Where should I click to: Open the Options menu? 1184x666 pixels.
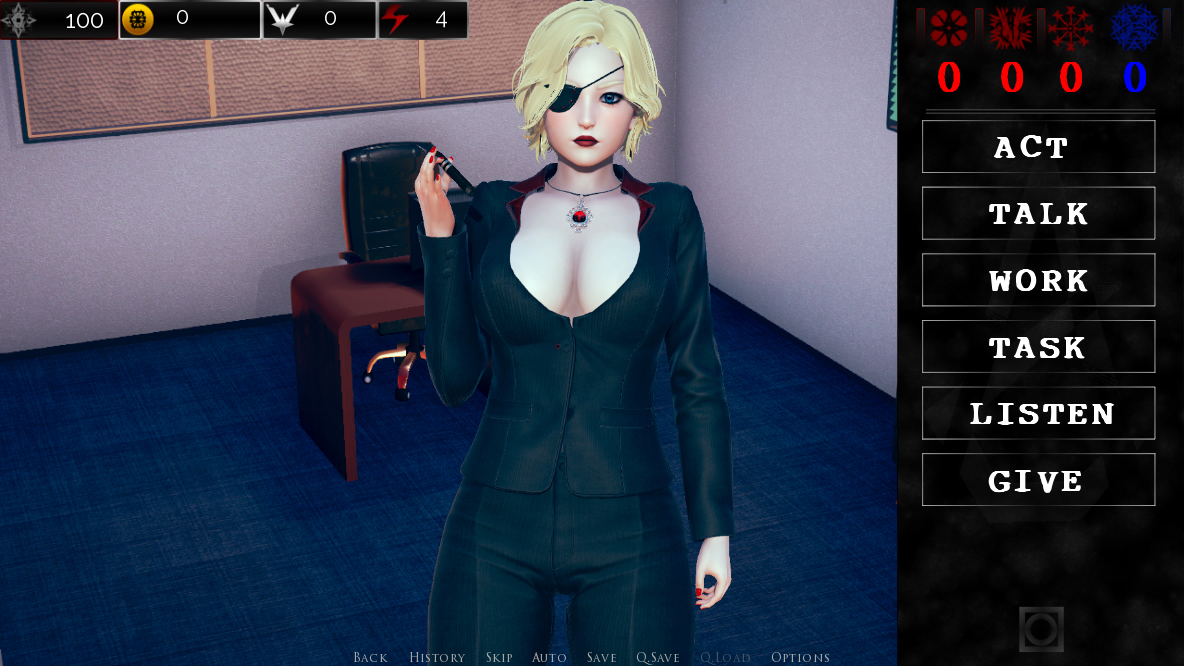tap(800, 657)
